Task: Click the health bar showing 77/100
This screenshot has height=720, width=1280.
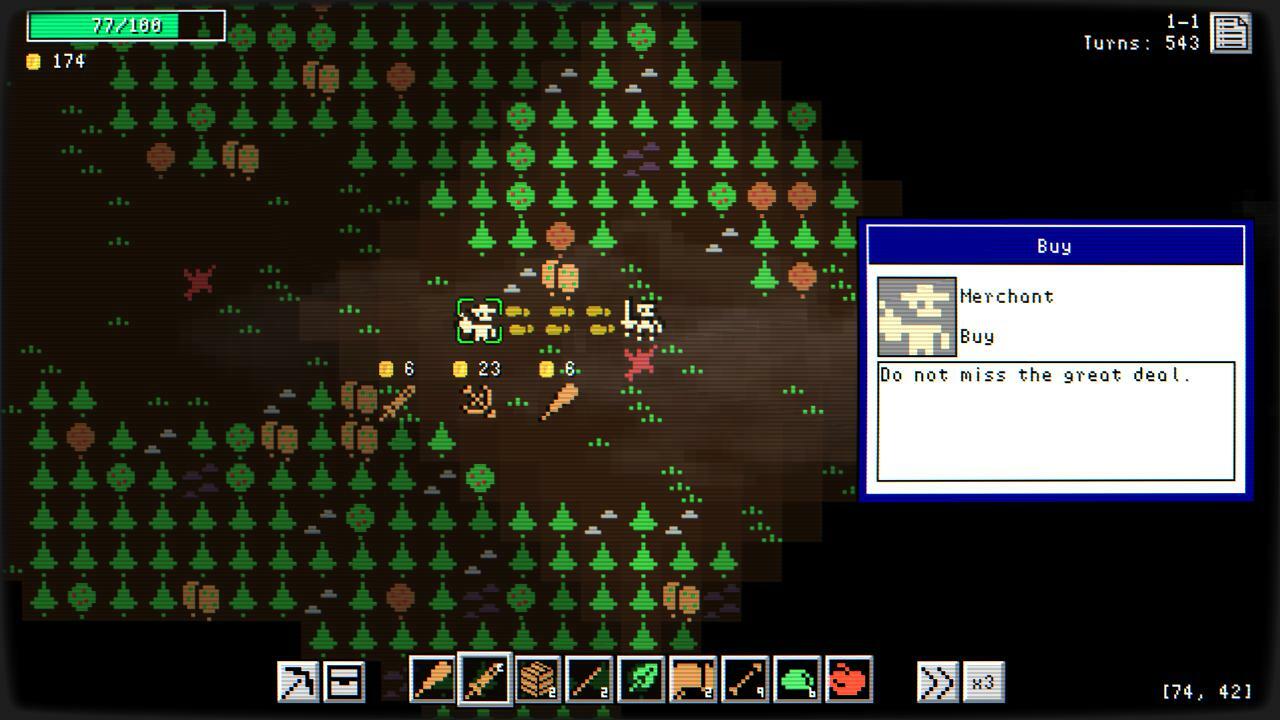Action: (123, 25)
